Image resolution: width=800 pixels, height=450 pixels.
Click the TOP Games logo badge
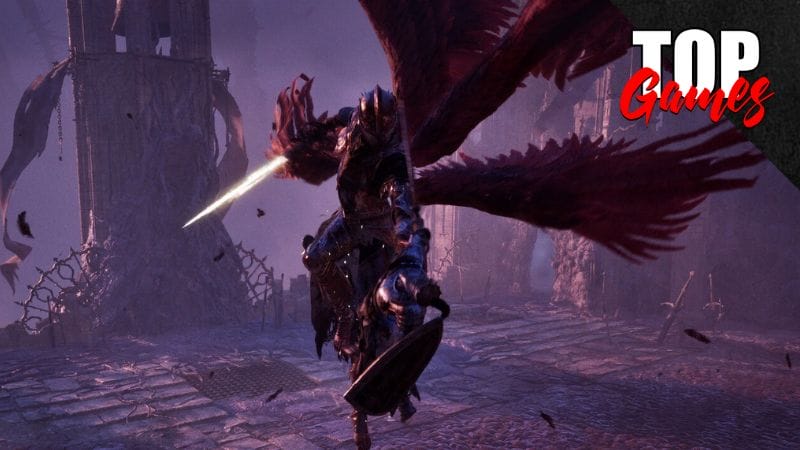701,74
